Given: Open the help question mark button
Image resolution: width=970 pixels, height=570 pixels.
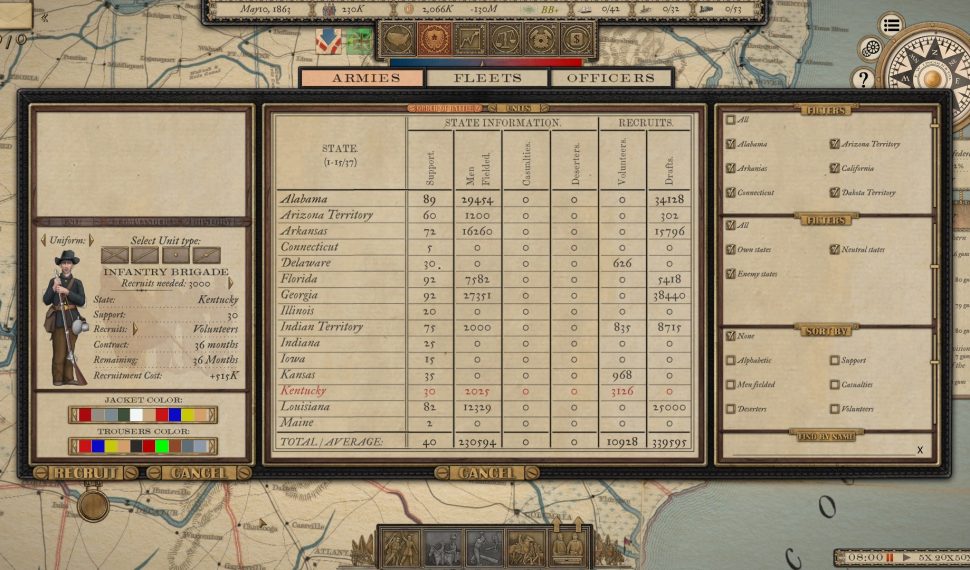Looking at the screenshot, I should [x=862, y=78].
